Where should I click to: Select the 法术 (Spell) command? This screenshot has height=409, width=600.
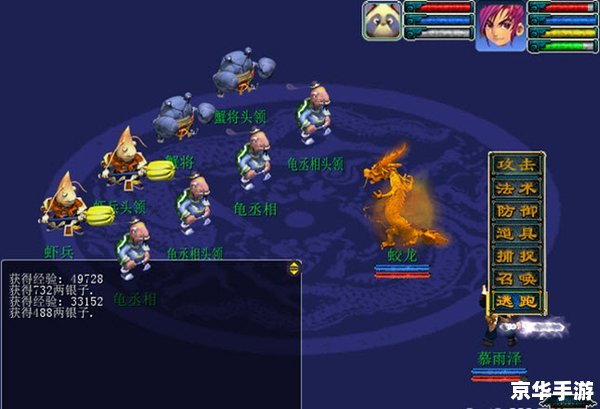[x=517, y=188]
